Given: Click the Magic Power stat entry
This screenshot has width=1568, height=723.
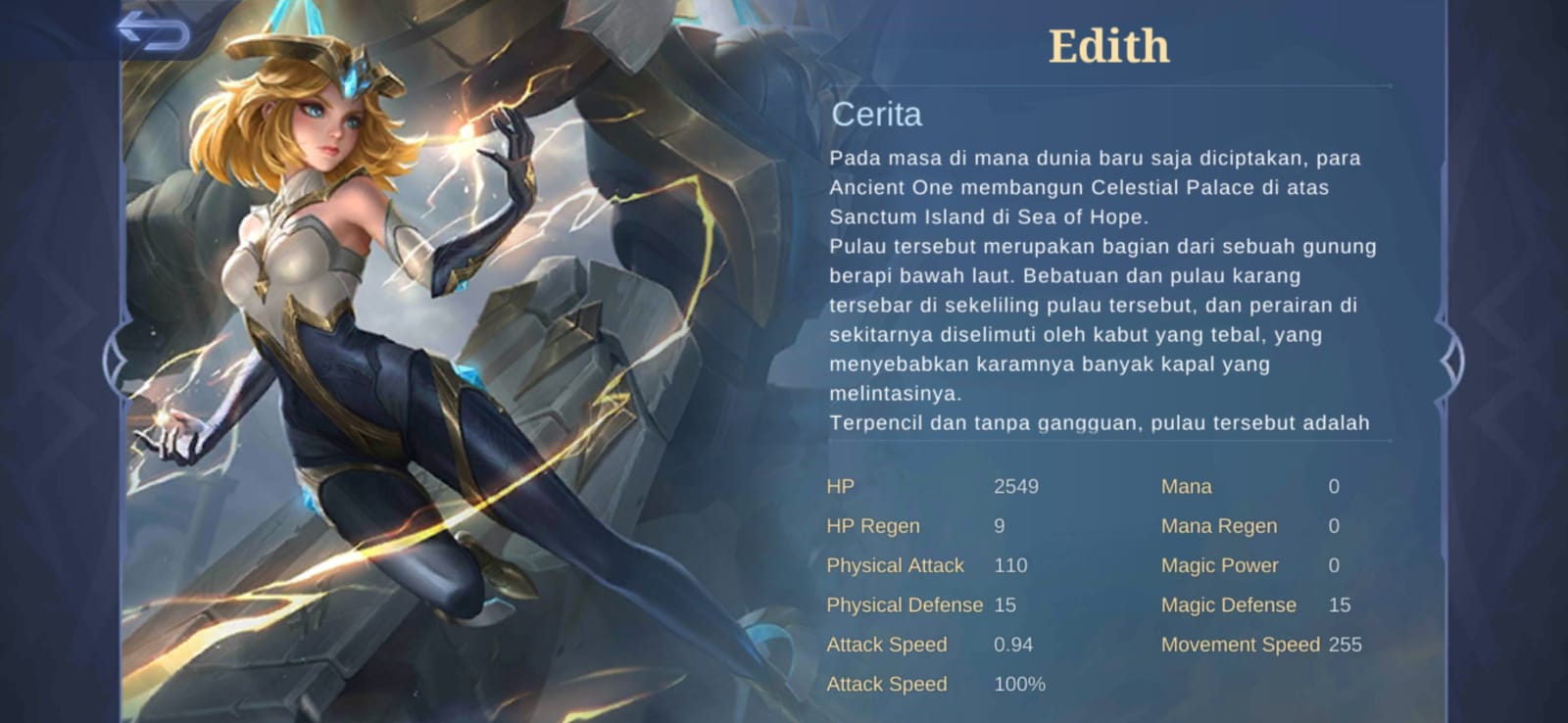Looking at the screenshot, I should [1220, 565].
